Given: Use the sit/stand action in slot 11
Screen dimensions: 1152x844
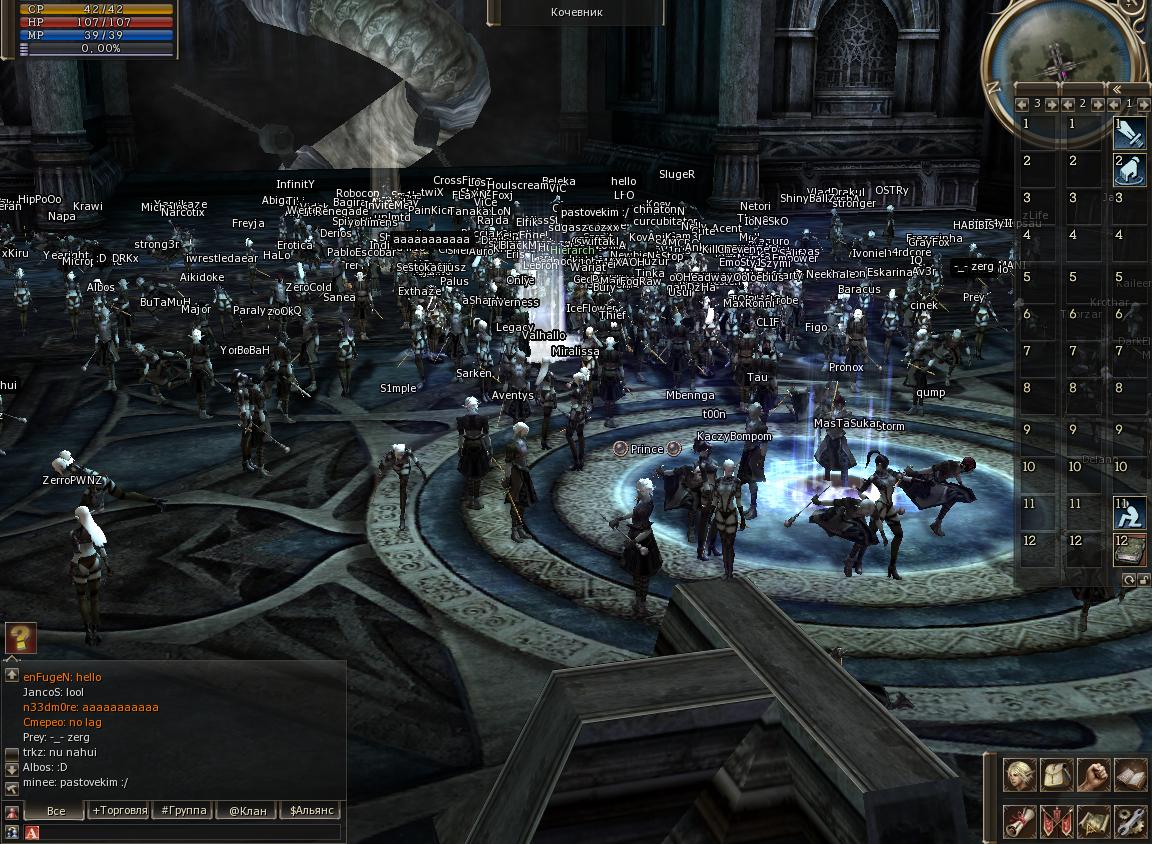Looking at the screenshot, I should 1130,513.
